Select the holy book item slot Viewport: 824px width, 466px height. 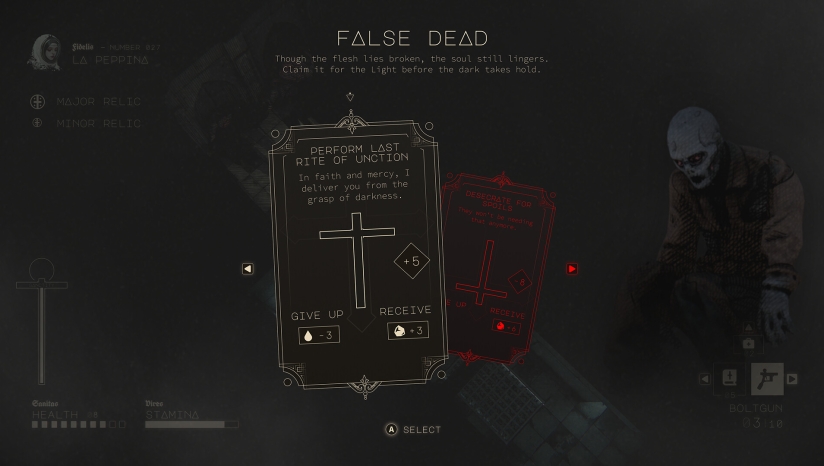[730, 378]
